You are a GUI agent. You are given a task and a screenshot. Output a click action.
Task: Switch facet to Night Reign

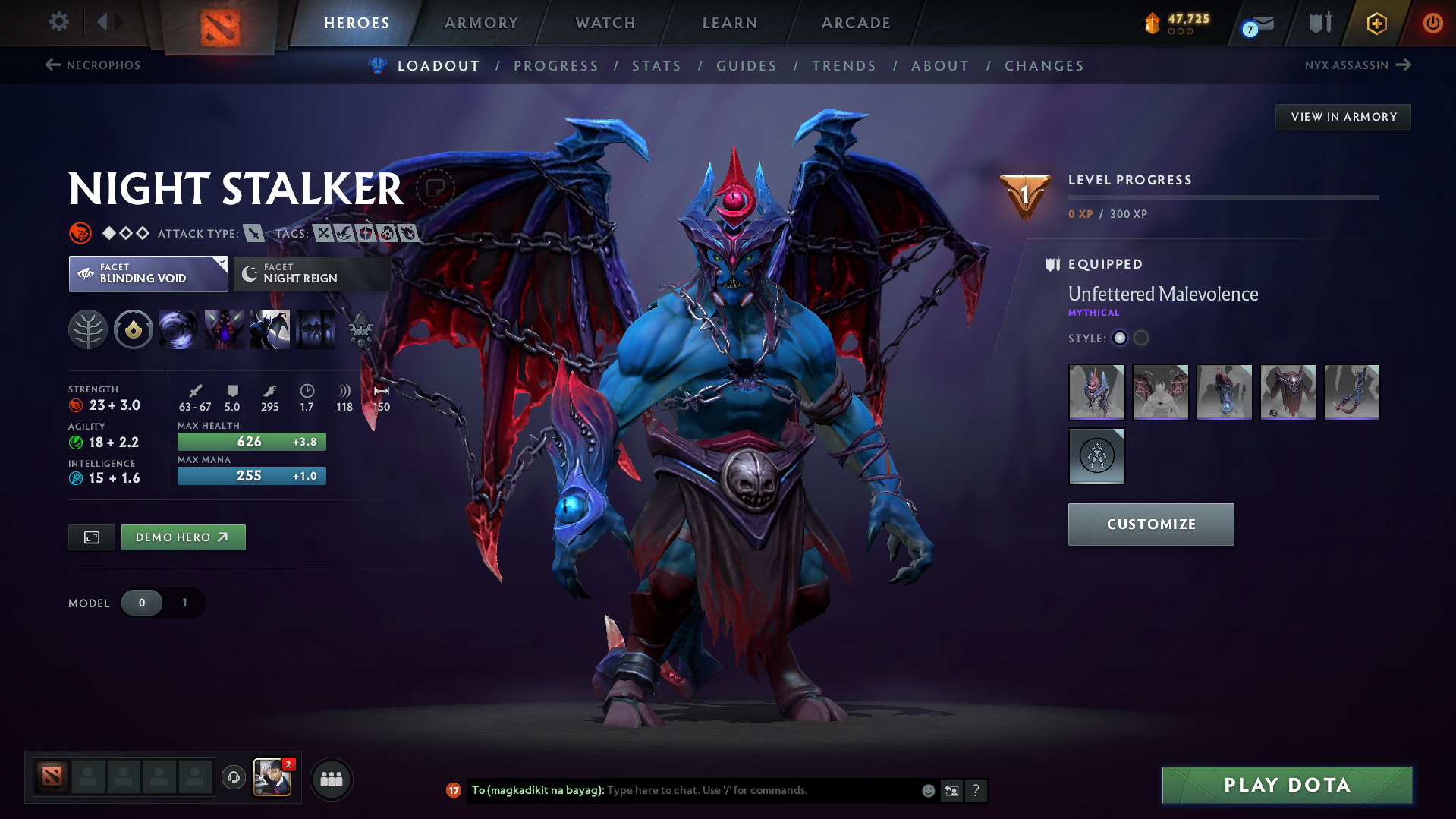pyautogui.click(x=311, y=273)
